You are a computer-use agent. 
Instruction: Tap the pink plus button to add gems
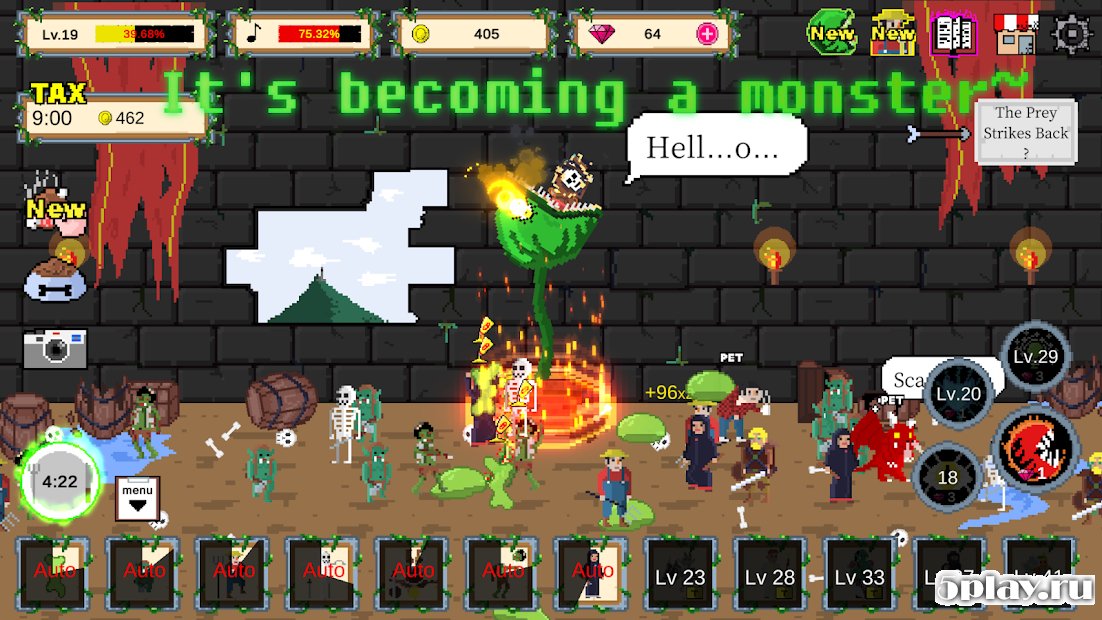(707, 34)
